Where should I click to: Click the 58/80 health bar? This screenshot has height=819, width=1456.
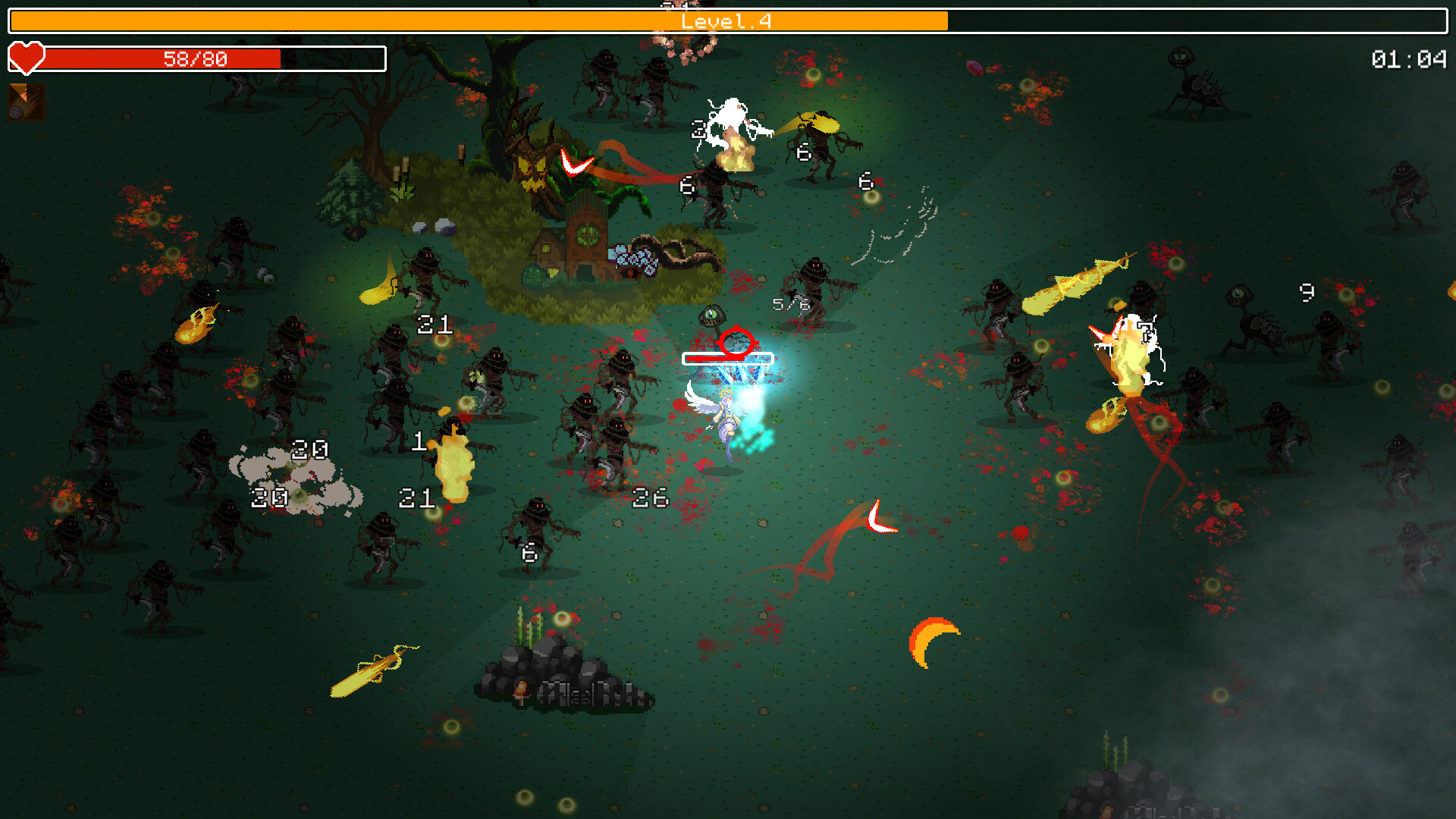click(196, 58)
